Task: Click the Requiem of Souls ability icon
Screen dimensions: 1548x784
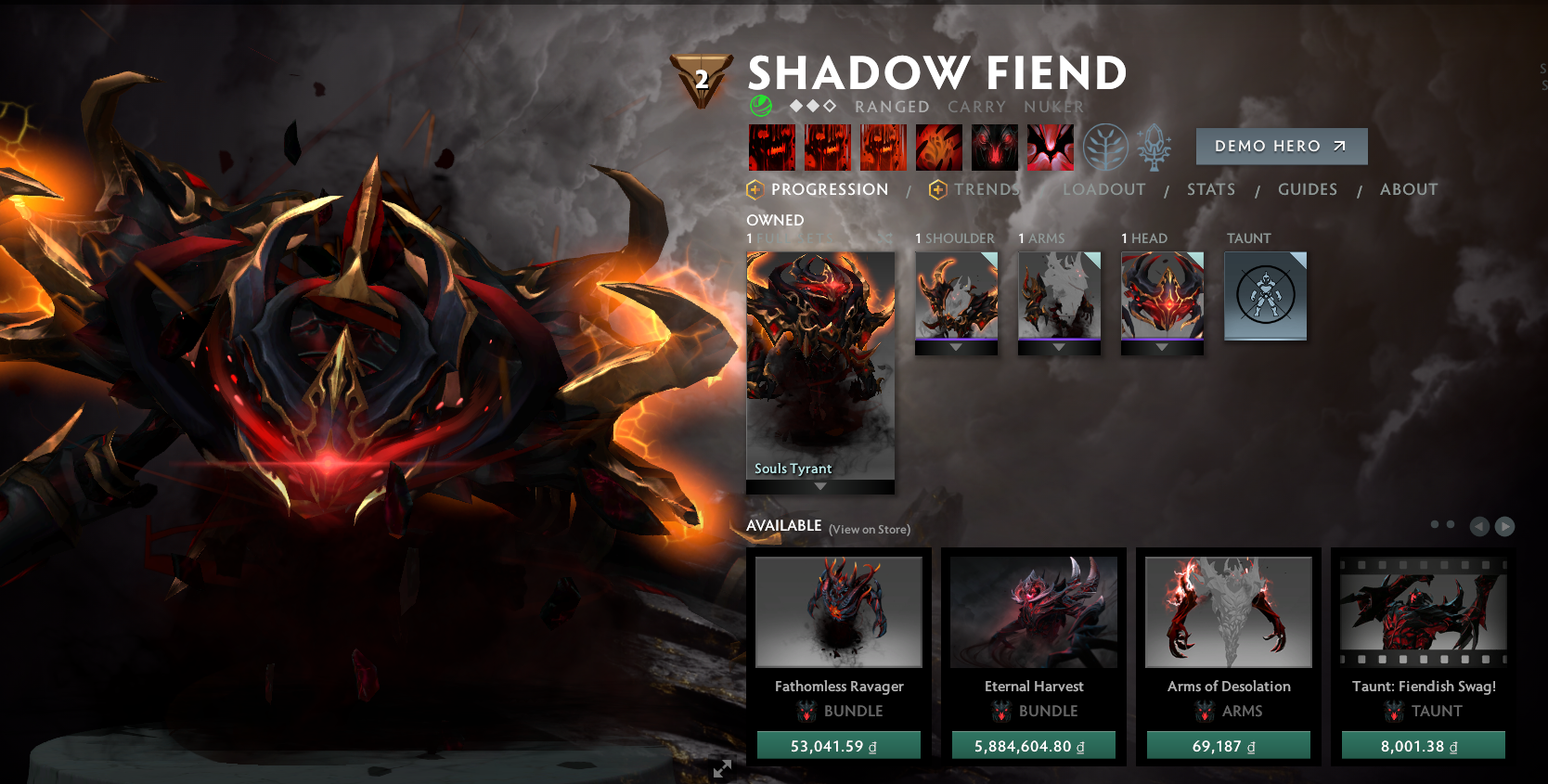Action: 1050,147
